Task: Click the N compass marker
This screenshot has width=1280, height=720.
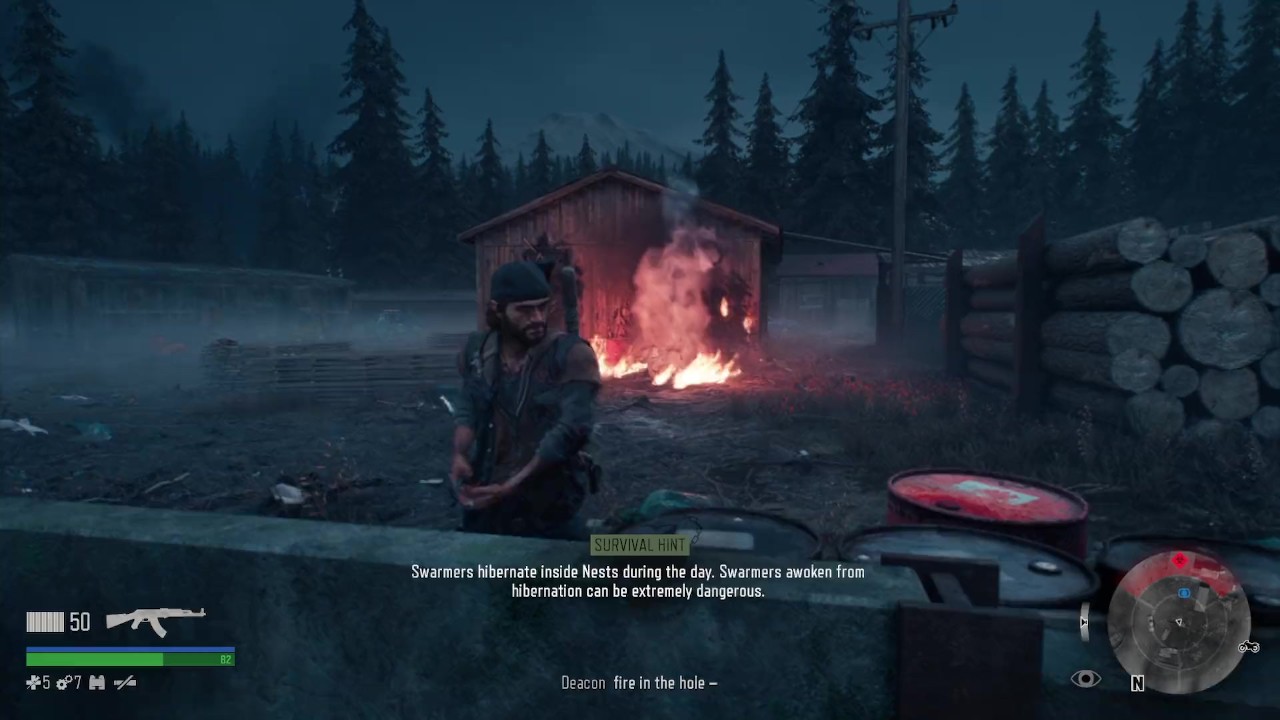Action: tap(1137, 683)
